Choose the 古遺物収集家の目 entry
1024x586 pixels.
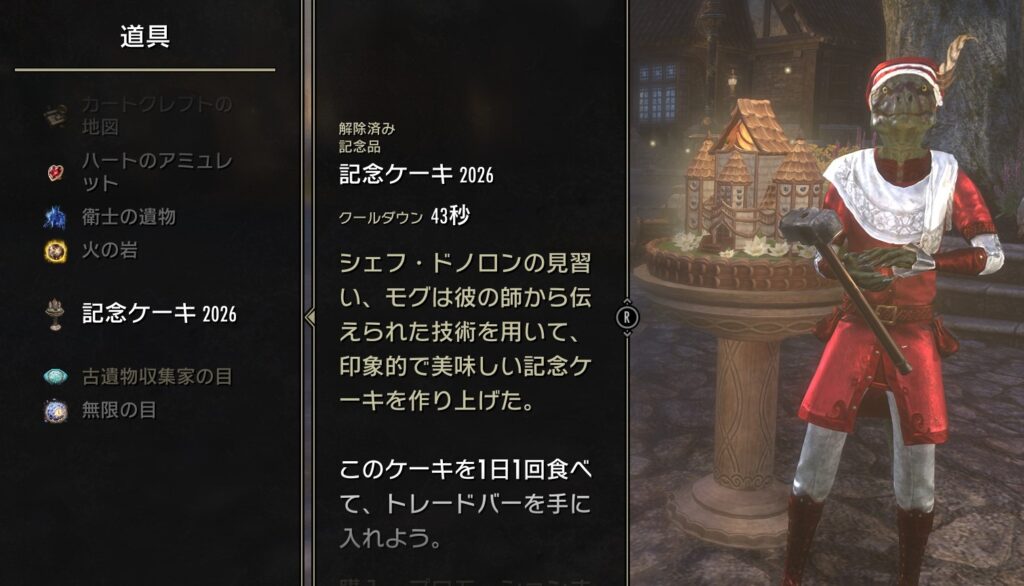pyautogui.click(x=156, y=376)
